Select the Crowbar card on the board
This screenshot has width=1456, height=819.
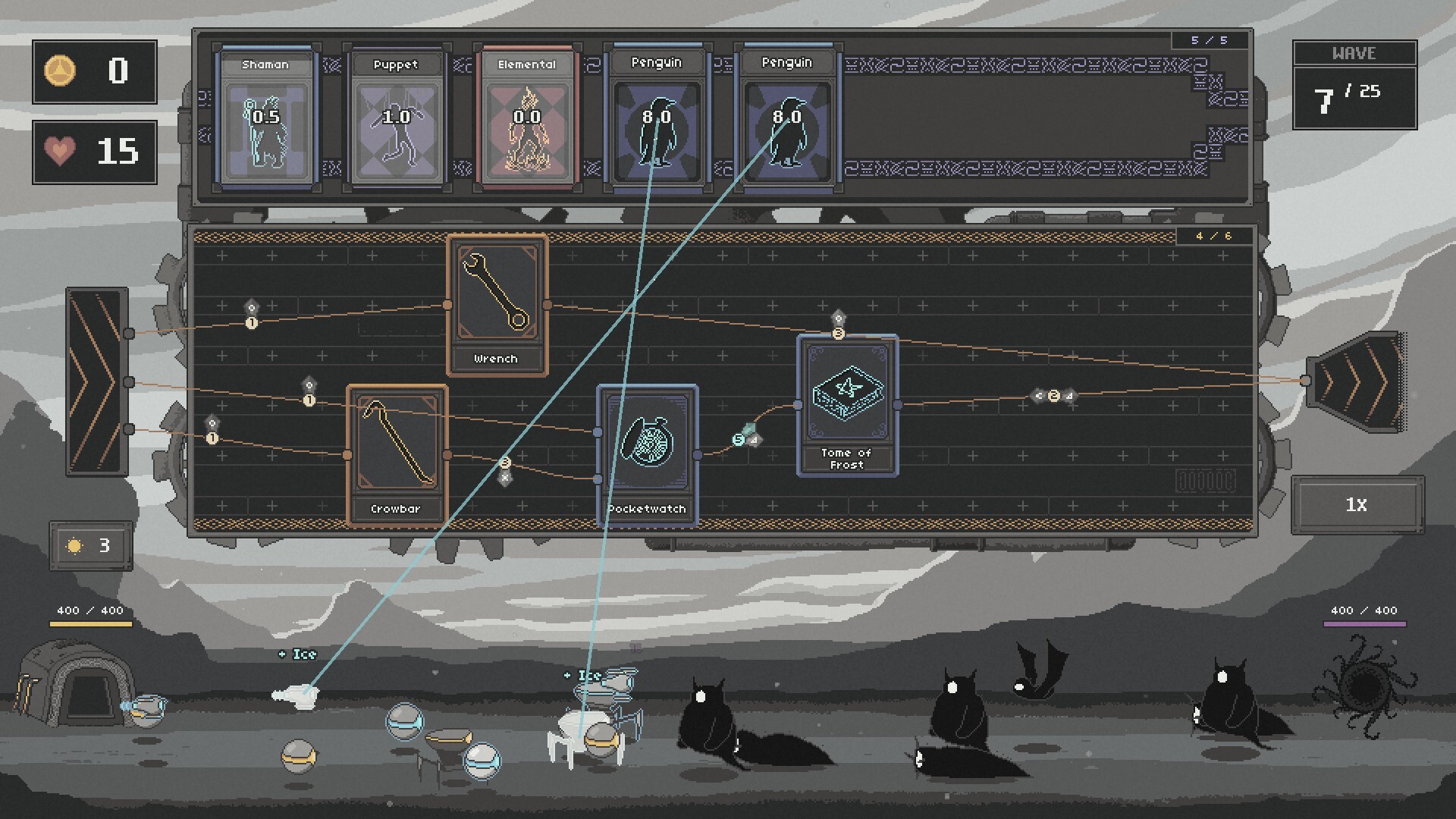click(397, 450)
